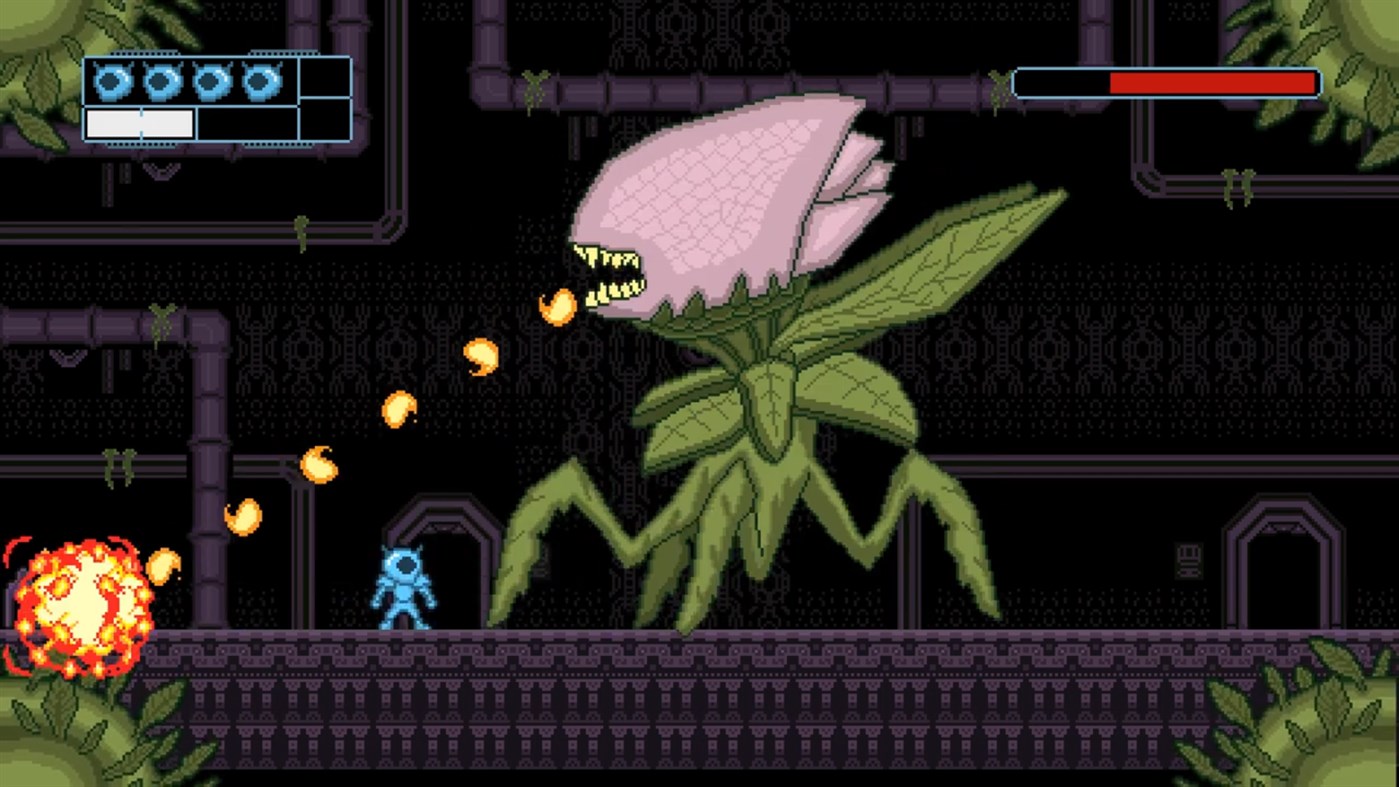The height and width of the screenshot is (787, 1399).
Task: Select the doorway on the far right ledge
Action: [x=1285, y=570]
